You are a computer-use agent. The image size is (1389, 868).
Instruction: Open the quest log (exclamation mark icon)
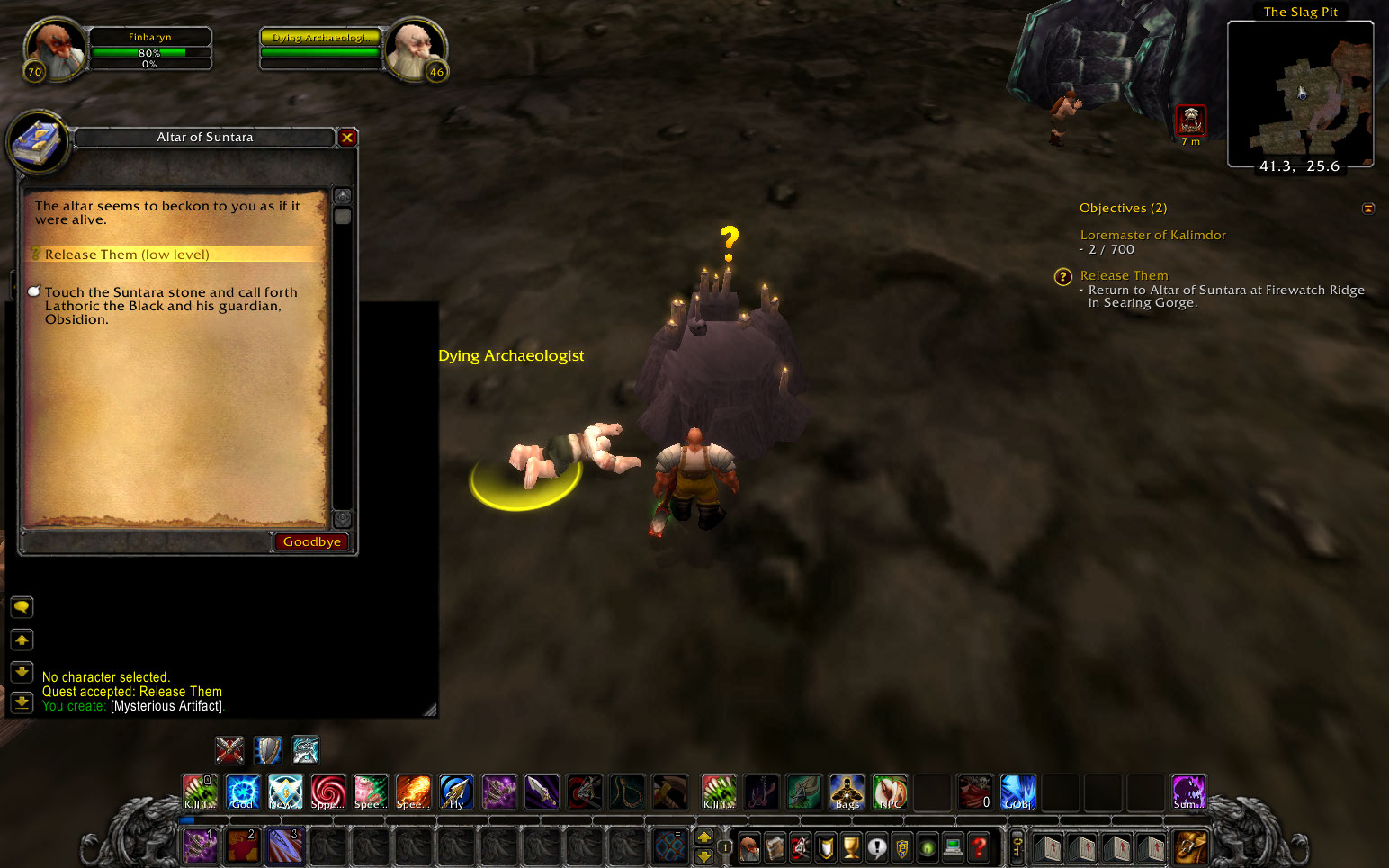point(878,847)
